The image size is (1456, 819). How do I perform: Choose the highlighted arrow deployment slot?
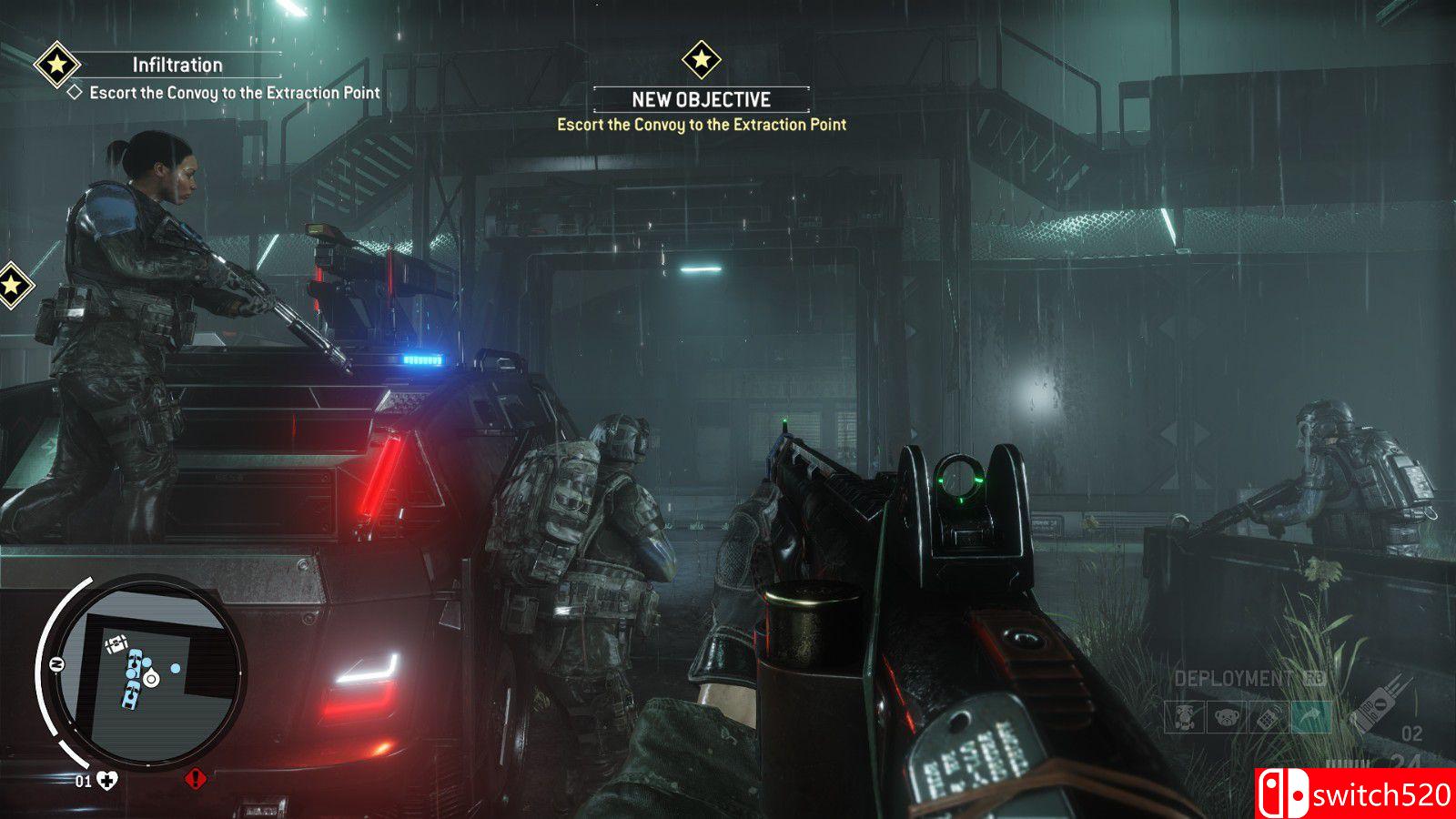point(1309,718)
